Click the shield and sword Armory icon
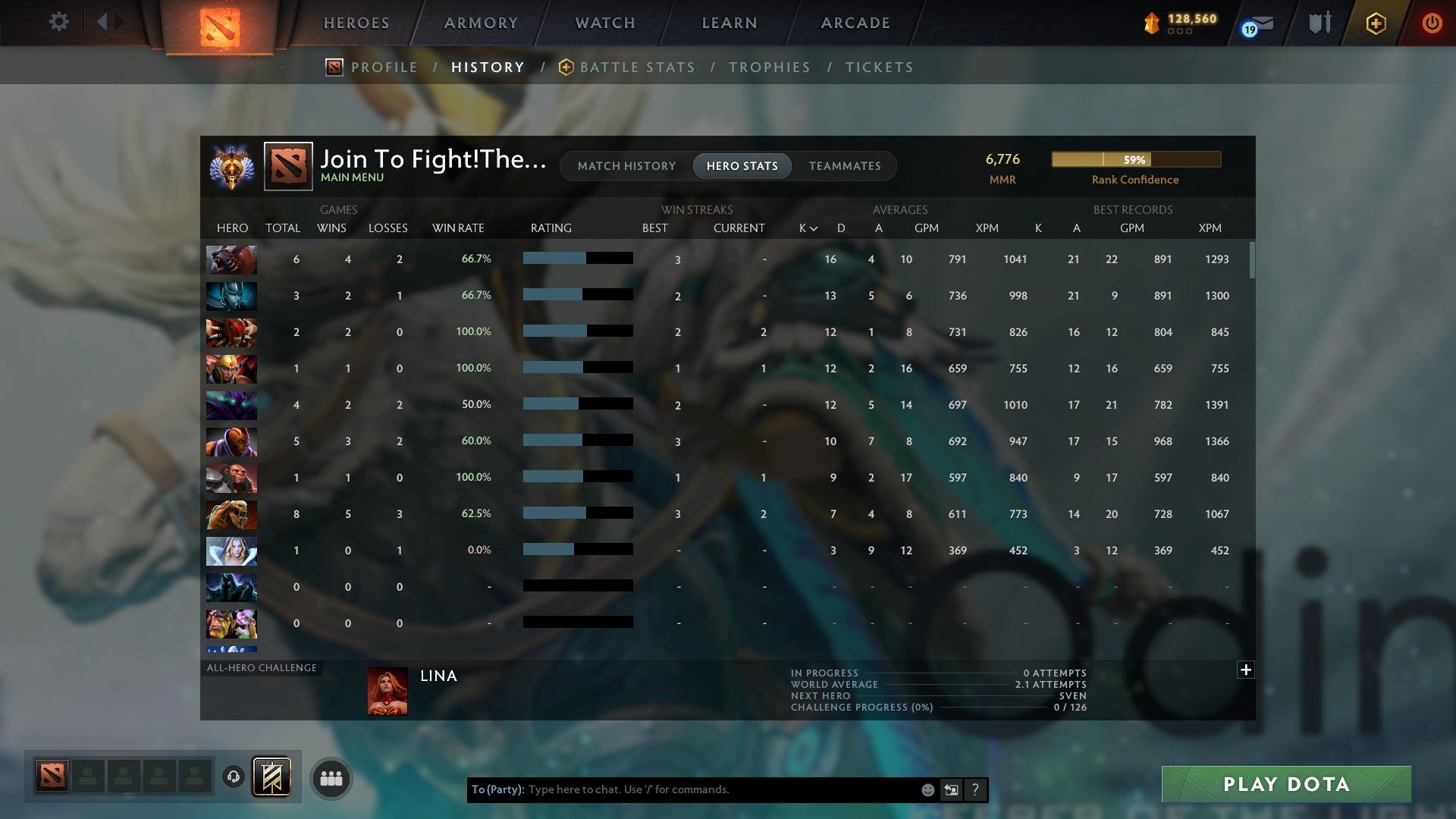The height and width of the screenshot is (819, 1456). click(x=1319, y=22)
